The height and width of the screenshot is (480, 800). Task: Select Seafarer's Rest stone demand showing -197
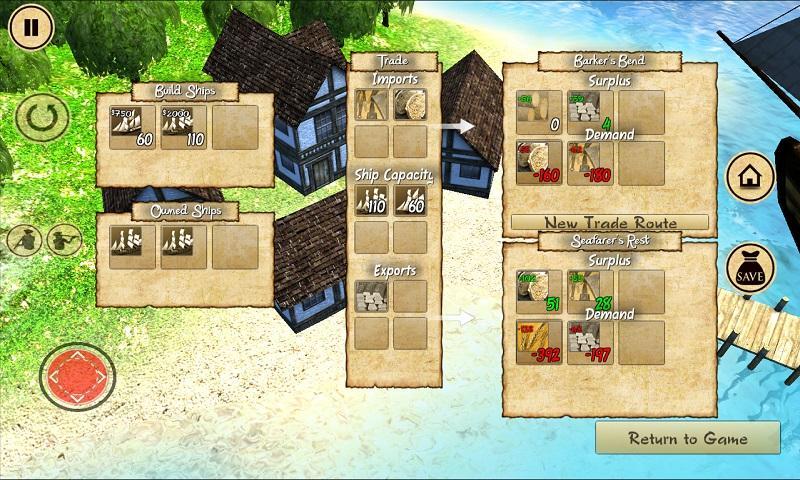click(x=590, y=343)
